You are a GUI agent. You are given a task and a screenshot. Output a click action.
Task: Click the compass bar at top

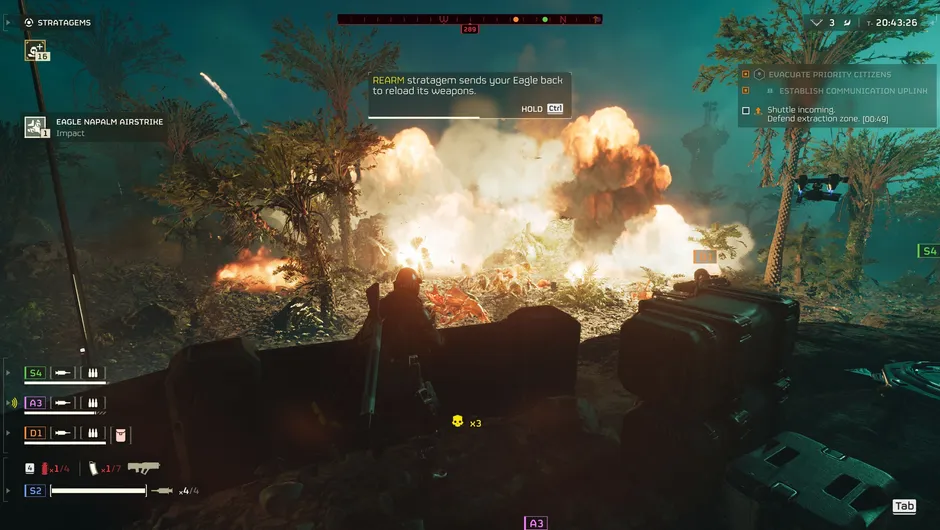coord(469,19)
